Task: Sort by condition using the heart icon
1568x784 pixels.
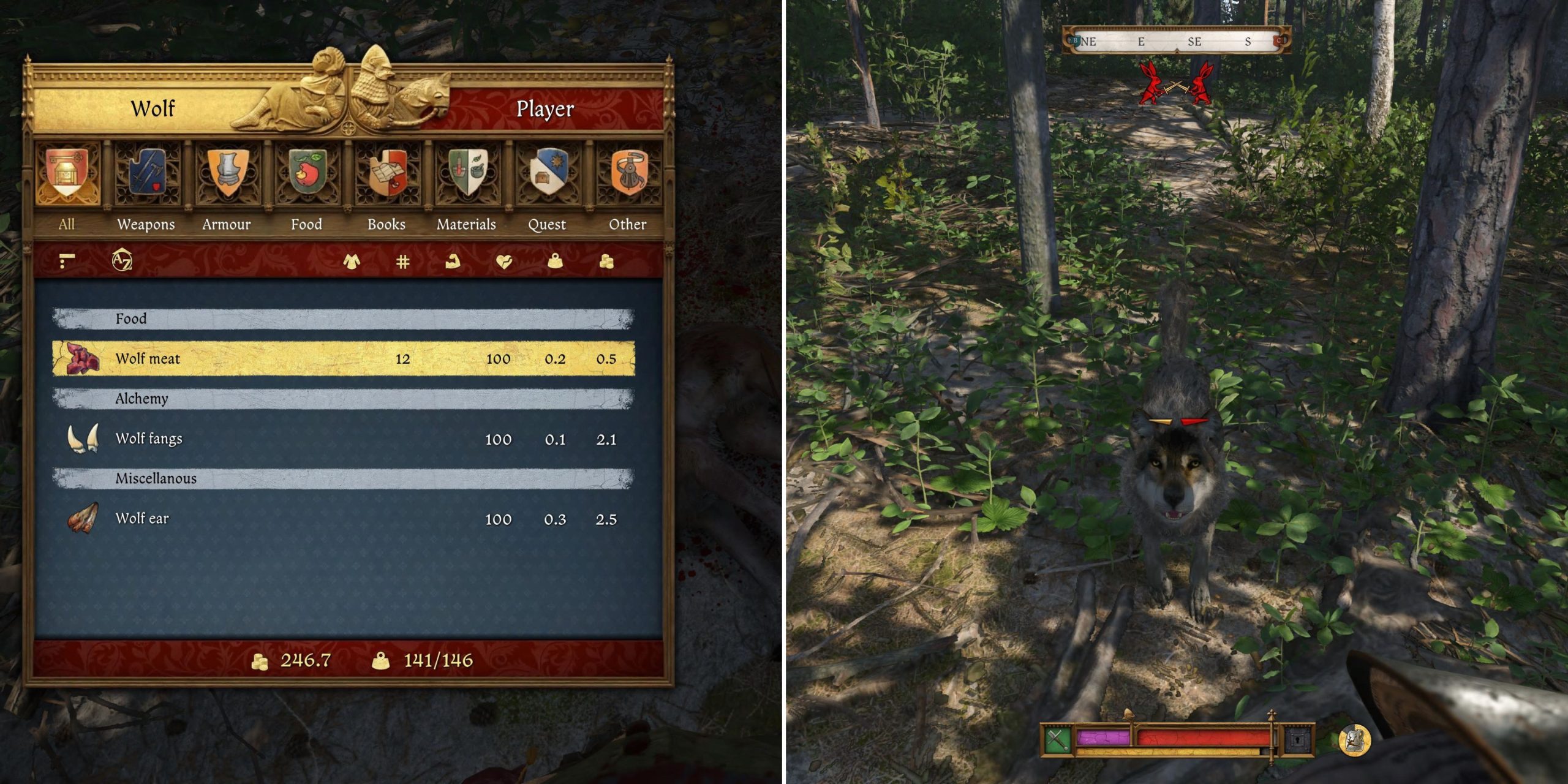Action: (504, 262)
